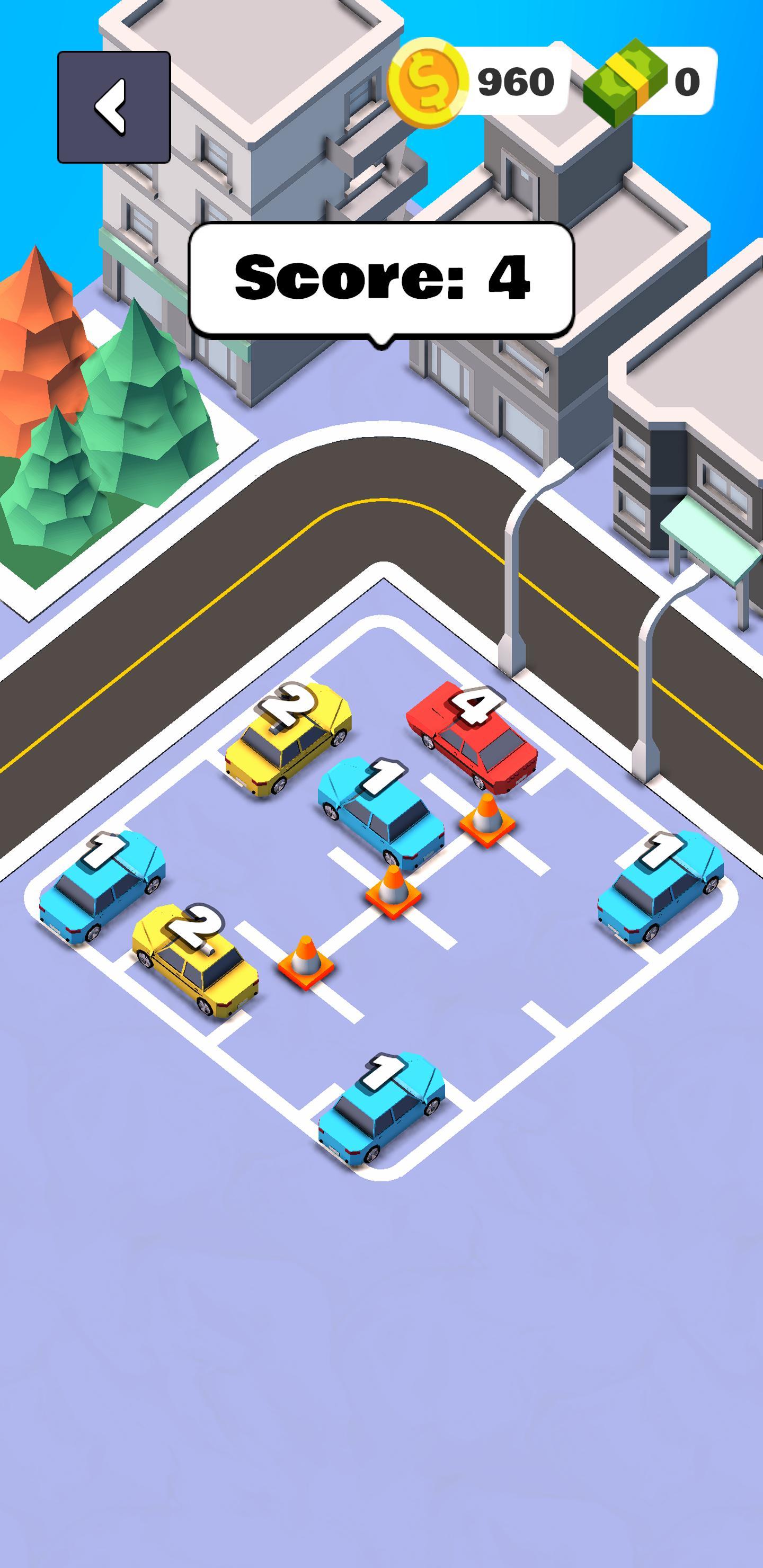Tap the green cash bundle icon
The height and width of the screenshot is (1568, 763).
pos(625,83)
